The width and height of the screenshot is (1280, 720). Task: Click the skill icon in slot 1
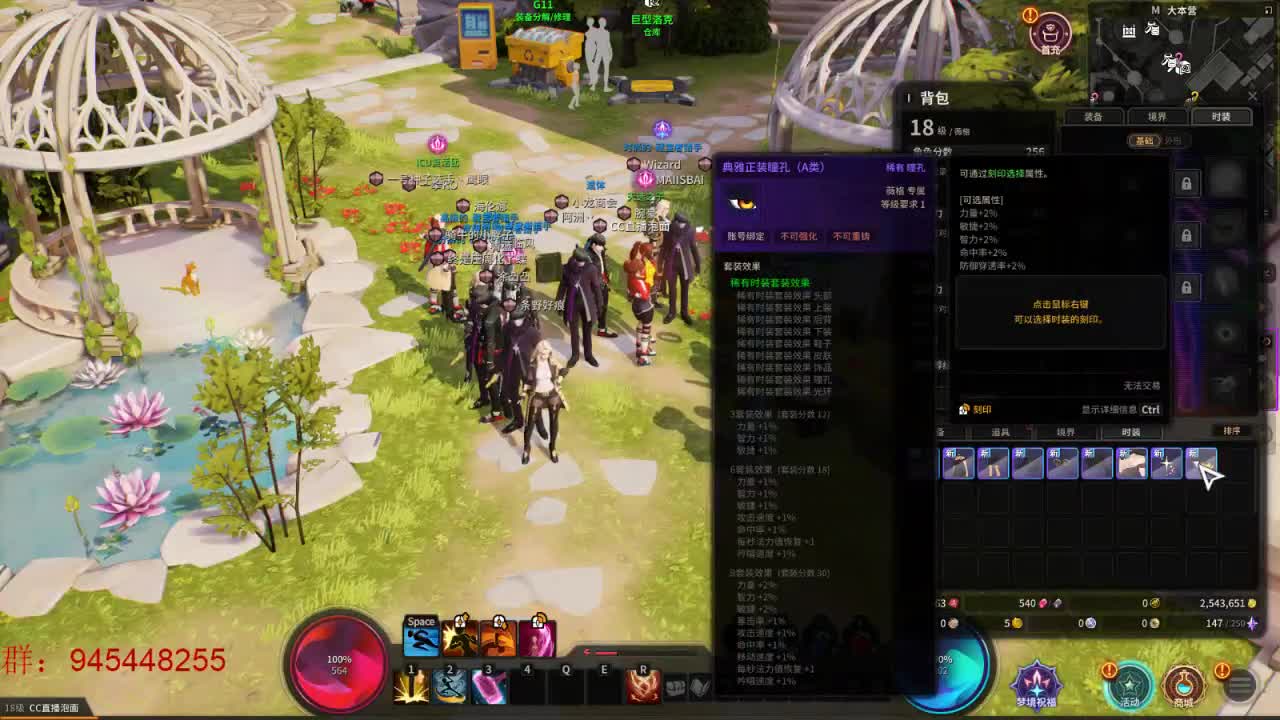point(411,688)
